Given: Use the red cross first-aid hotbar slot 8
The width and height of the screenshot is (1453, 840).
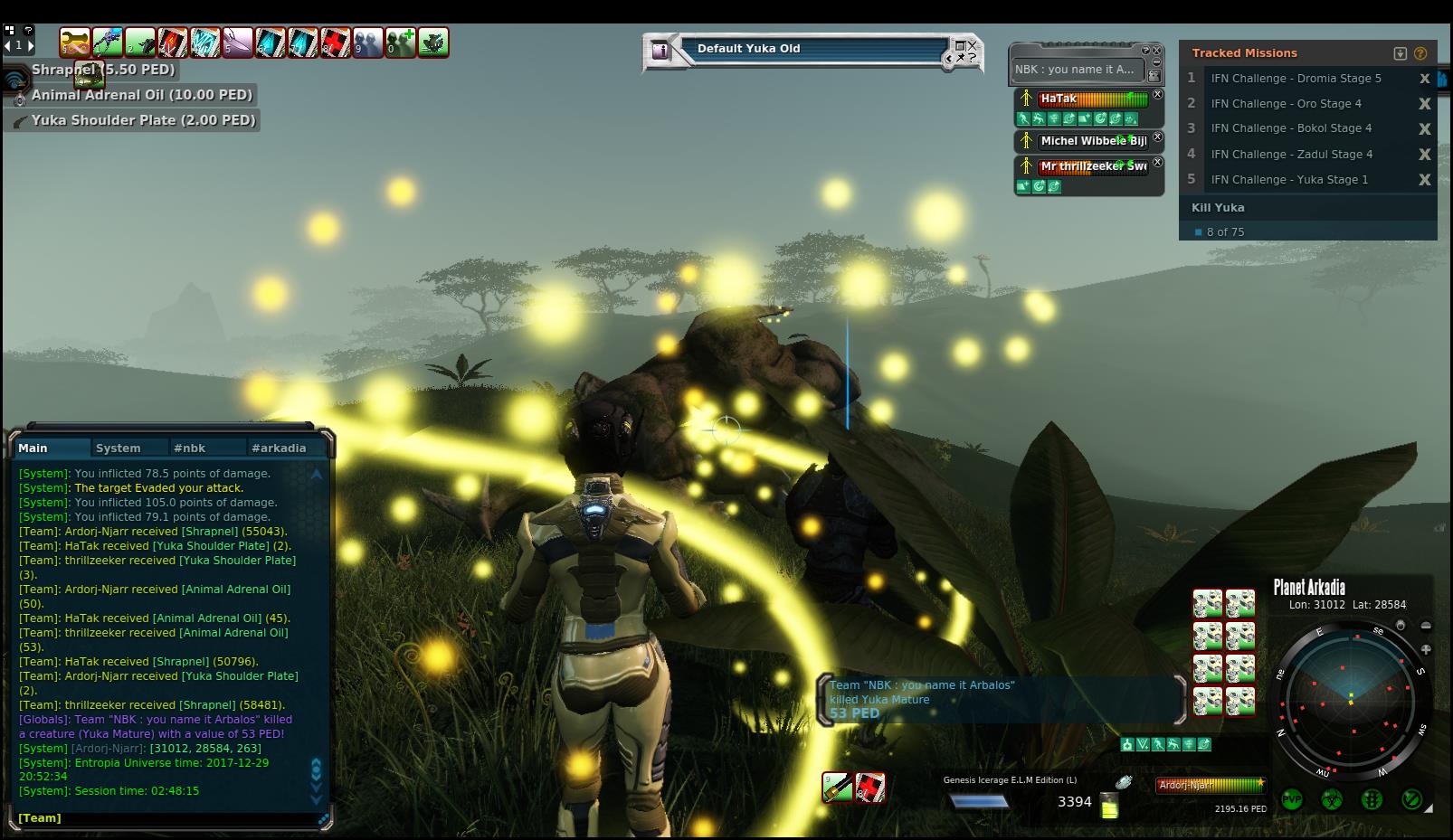Looking at the screenshot, I should pyautogui.click(x=336, y=42).
